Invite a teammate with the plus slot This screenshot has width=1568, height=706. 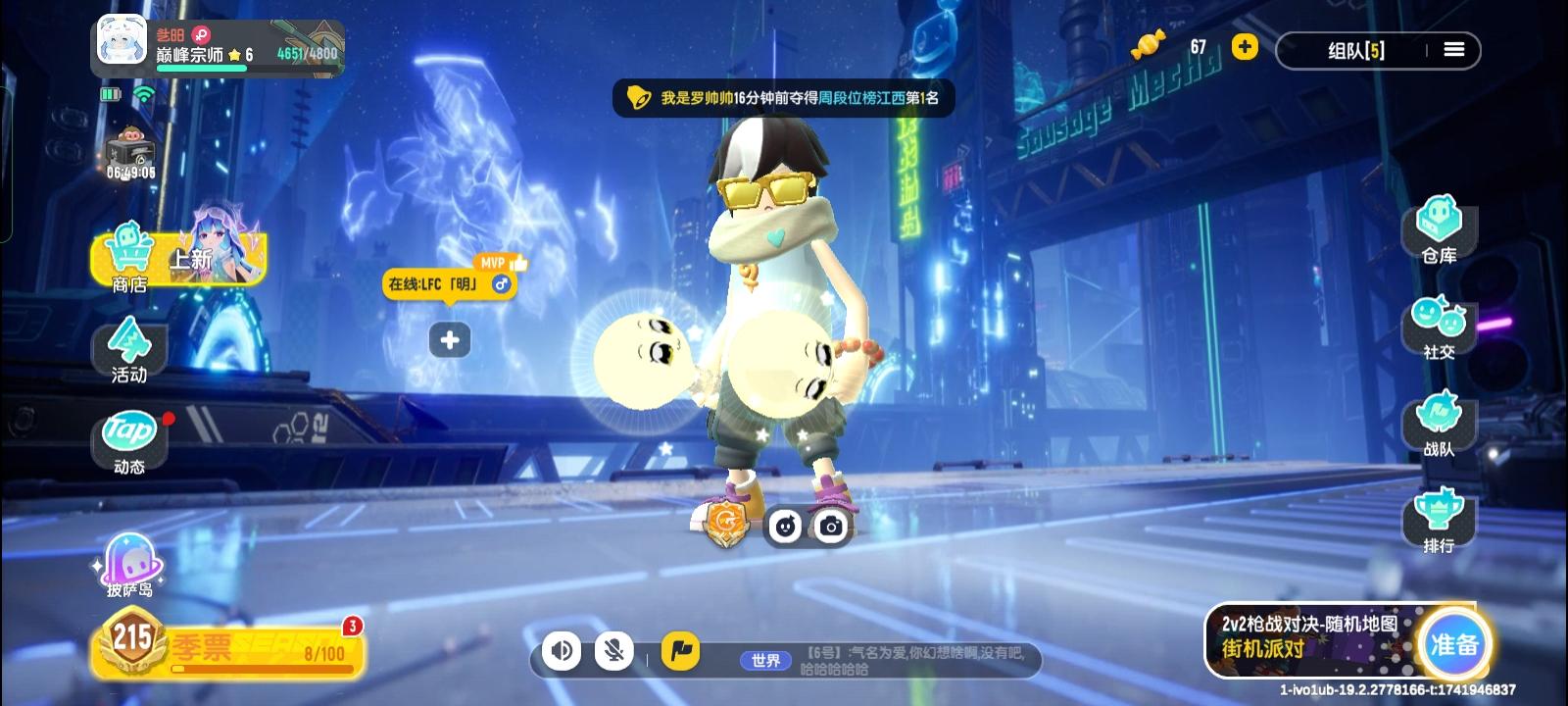(450, 340)
